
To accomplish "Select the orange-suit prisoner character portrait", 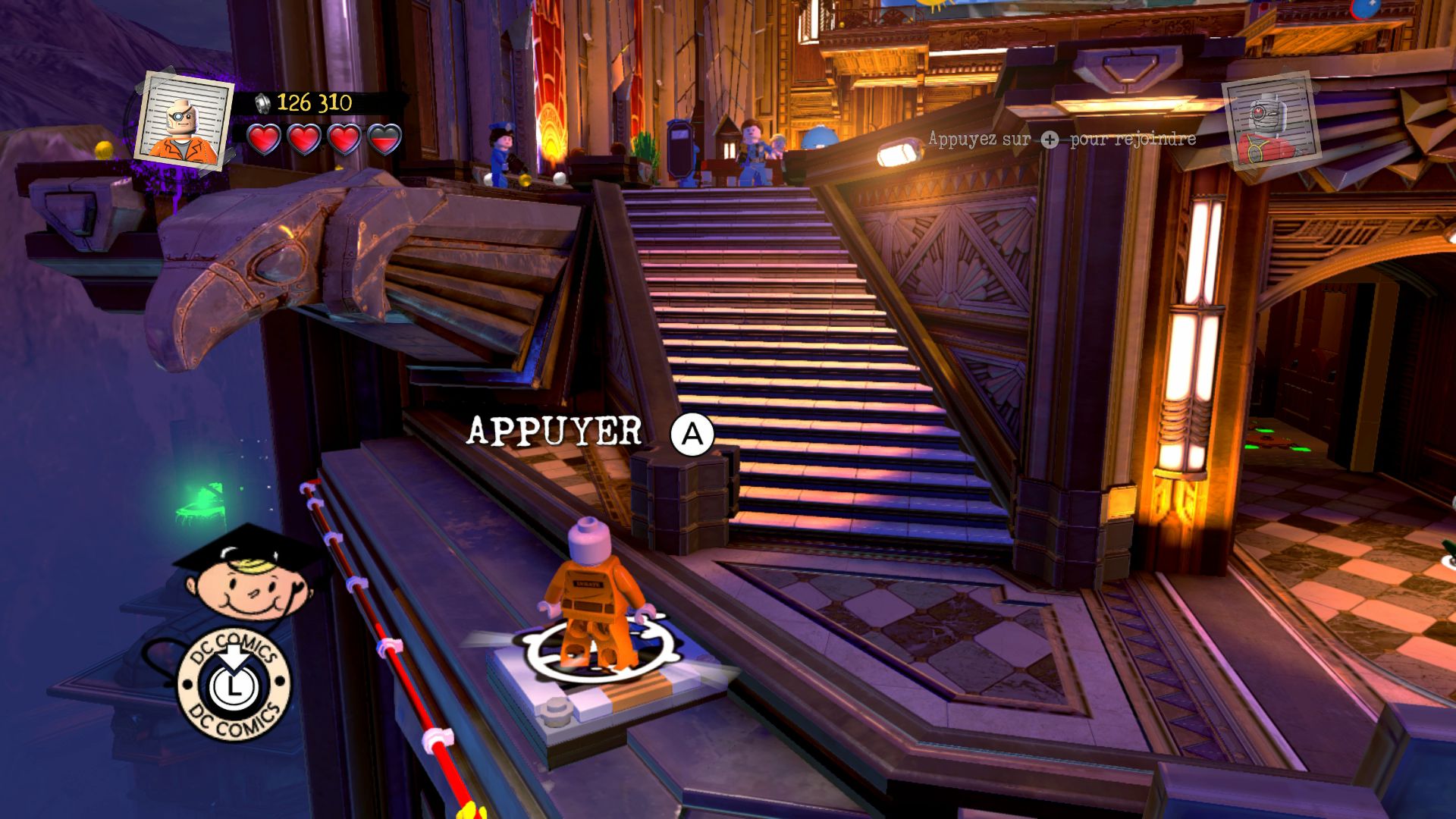I will pyautogui.click(x=185, y=118).
